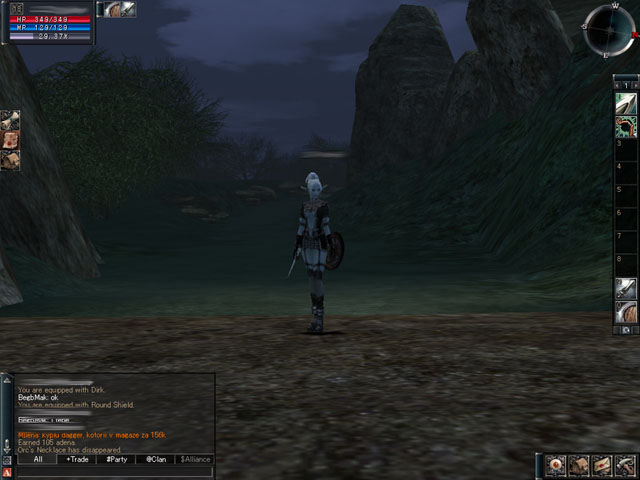The image size is (640, 480).
Task: Switch to the All chat tab
Action: pos(37,459)
